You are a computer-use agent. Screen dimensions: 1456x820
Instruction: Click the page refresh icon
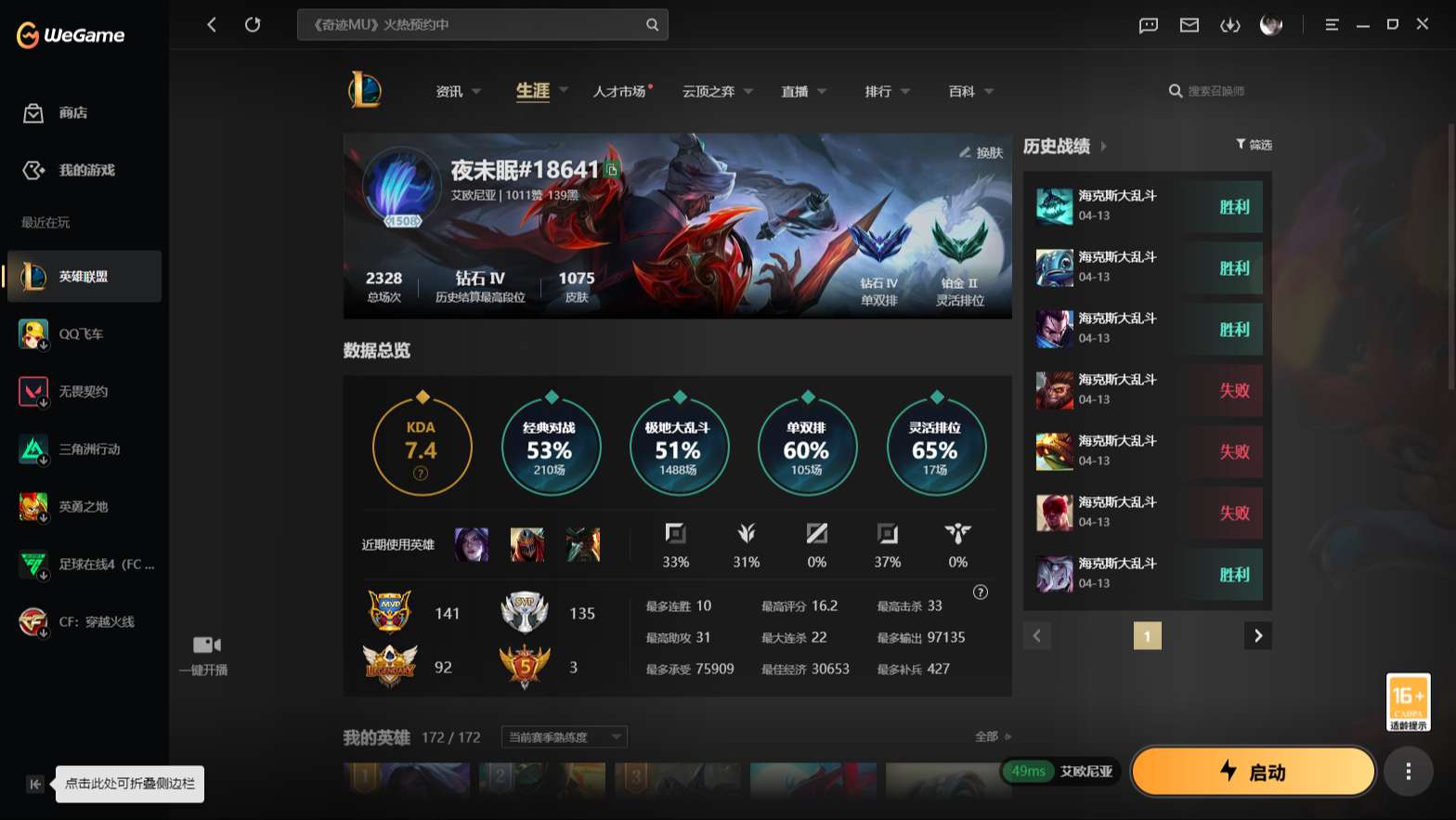[253, 24]
